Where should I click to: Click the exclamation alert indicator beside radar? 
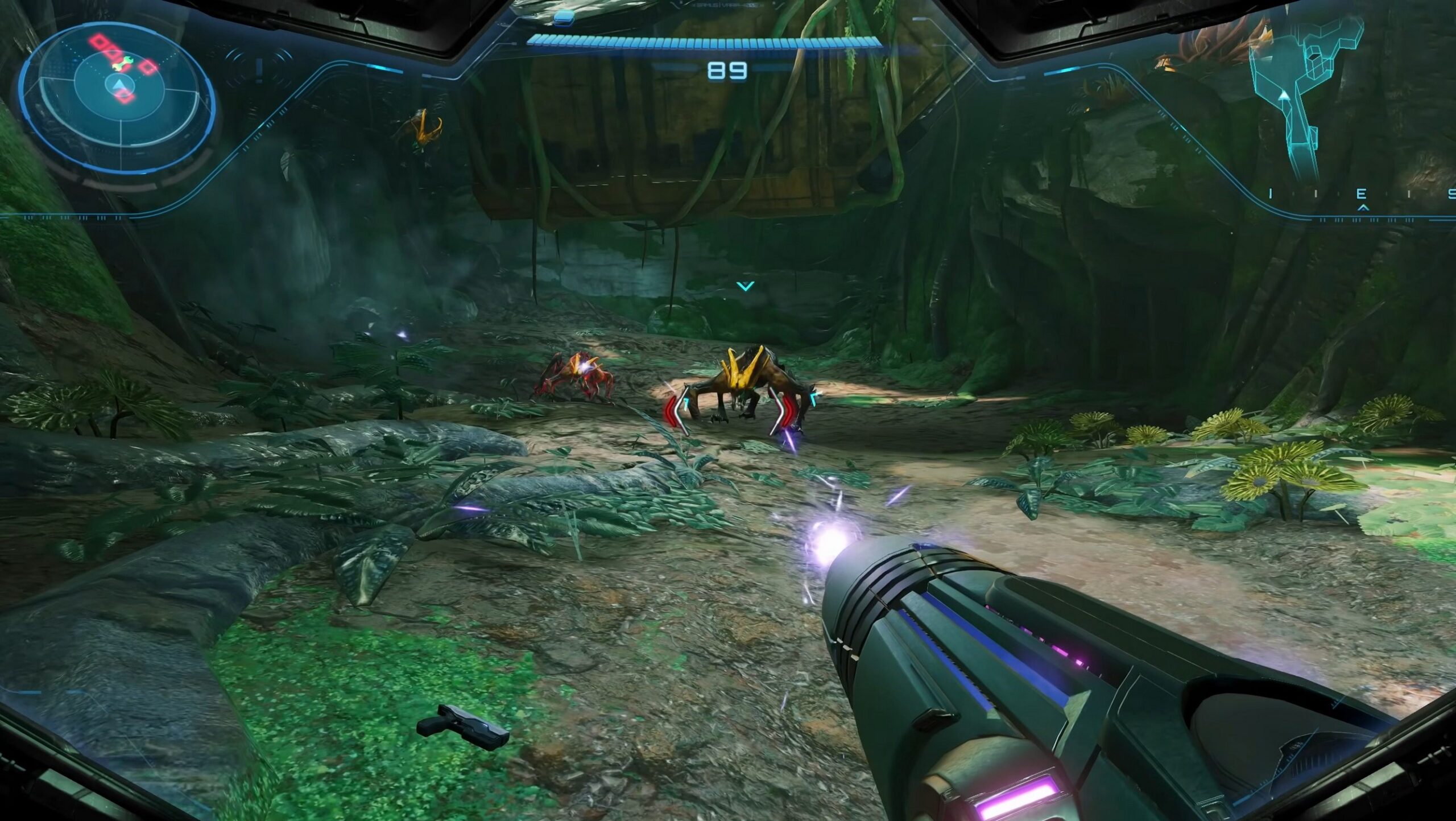[x=259, y=69]
